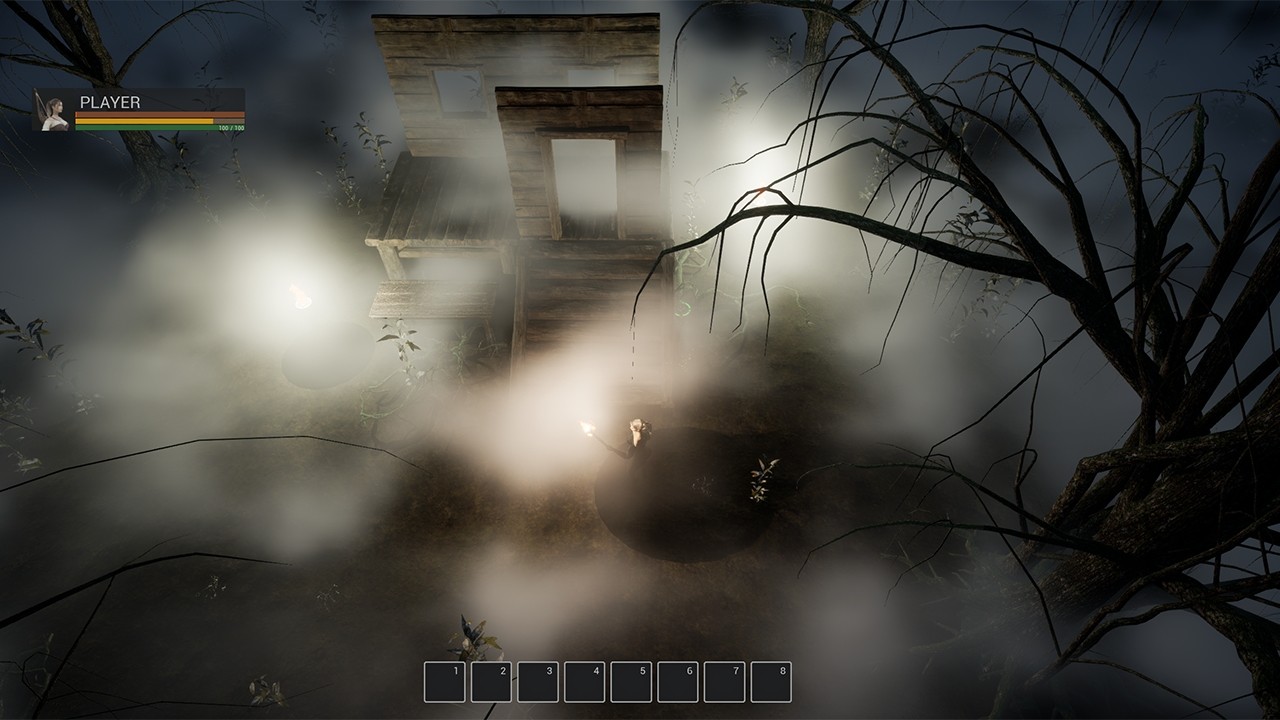Click the green experience bar
Screen dimensions: 1280x720
point(150,127)
